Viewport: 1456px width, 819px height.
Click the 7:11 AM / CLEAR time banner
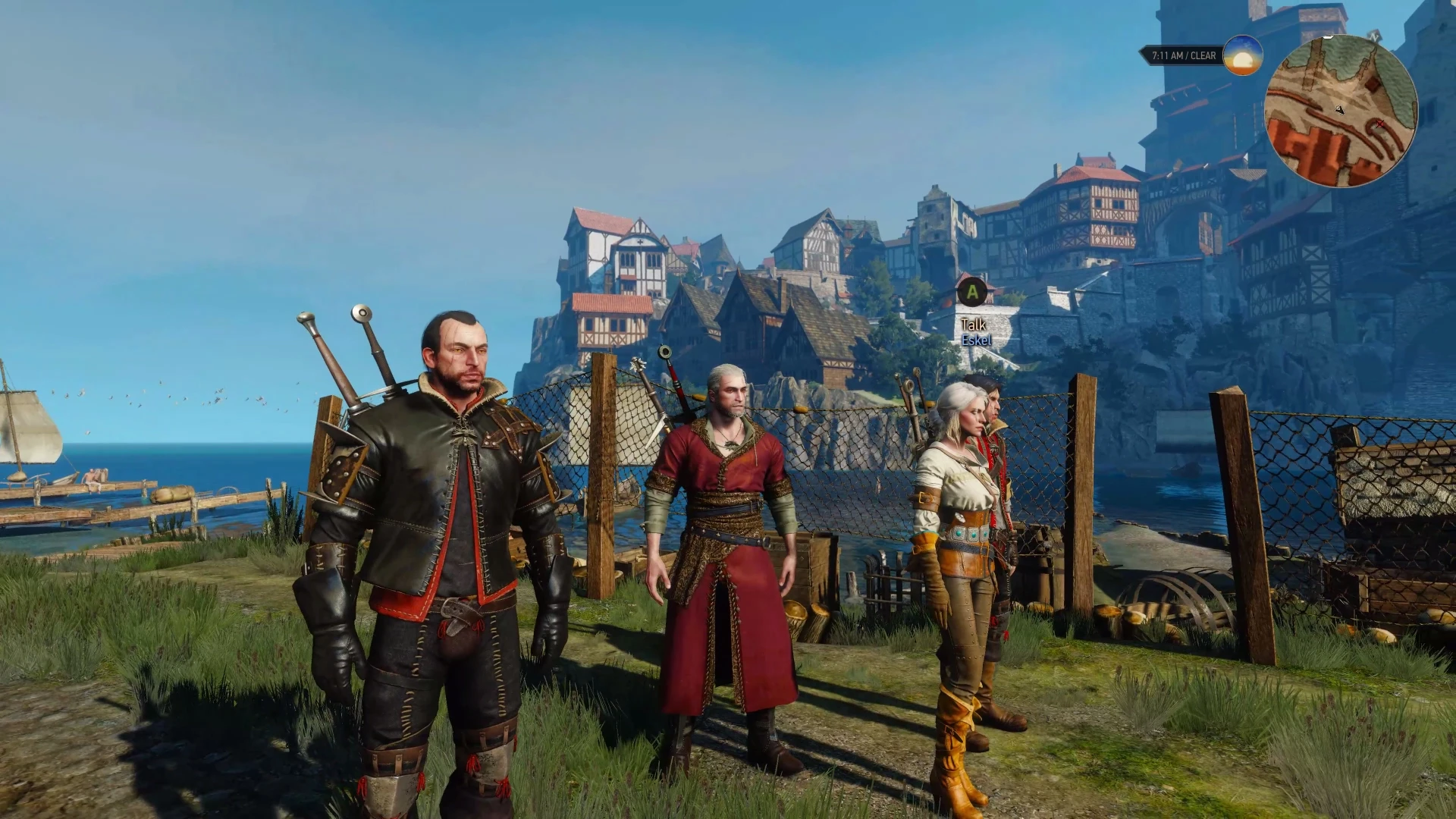pyautogui.click(x=1183, y=55)
